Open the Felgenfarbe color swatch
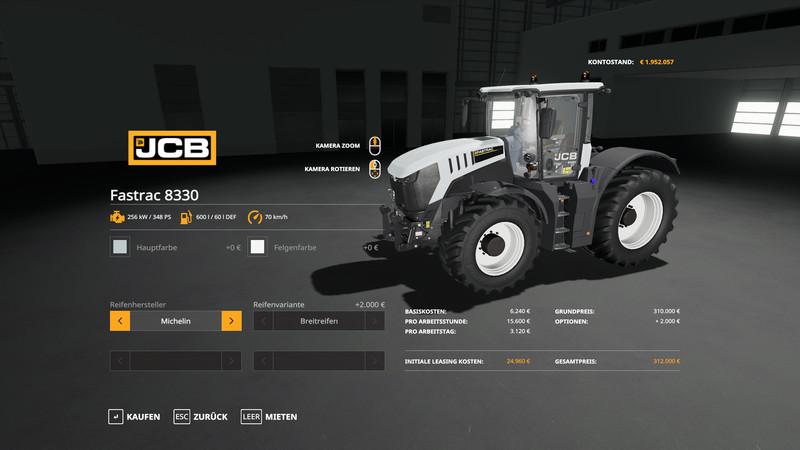Viewport: 800px width, 450px height. coord(258,247)
